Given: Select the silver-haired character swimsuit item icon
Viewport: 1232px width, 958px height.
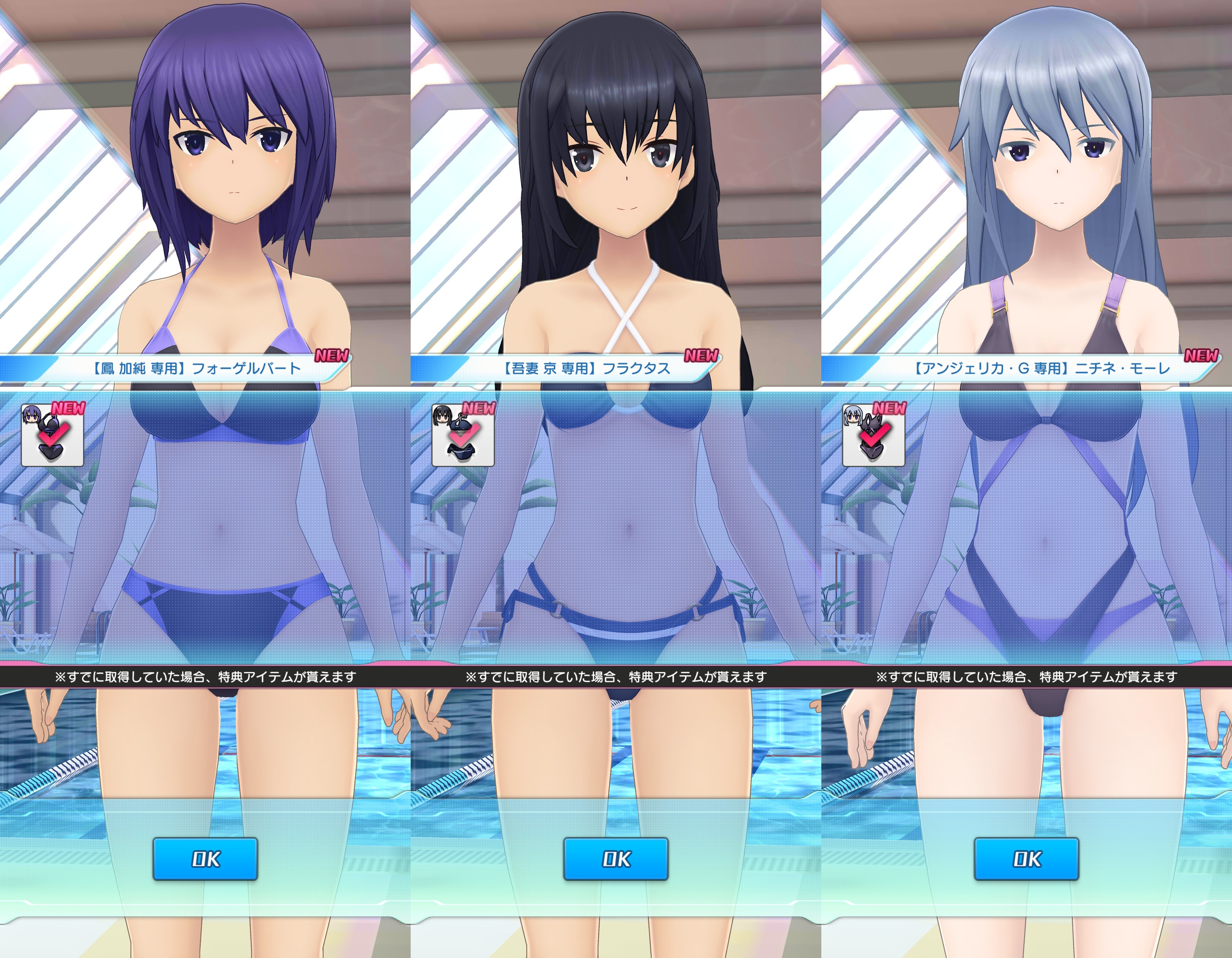Looking at the screenshot, I should coord(874,435).
